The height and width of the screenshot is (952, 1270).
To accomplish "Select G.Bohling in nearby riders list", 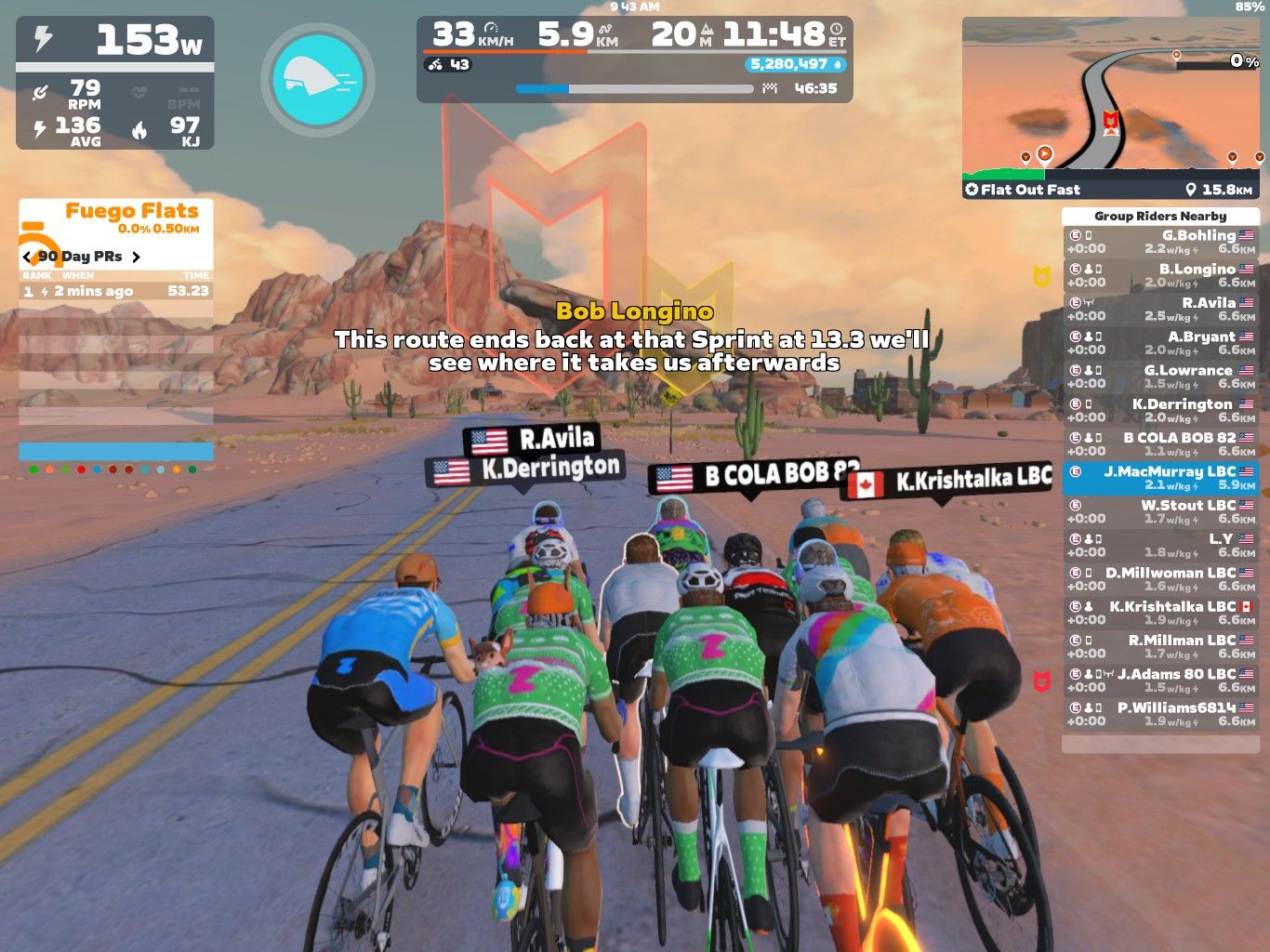I will click(x=1160, y=242).
